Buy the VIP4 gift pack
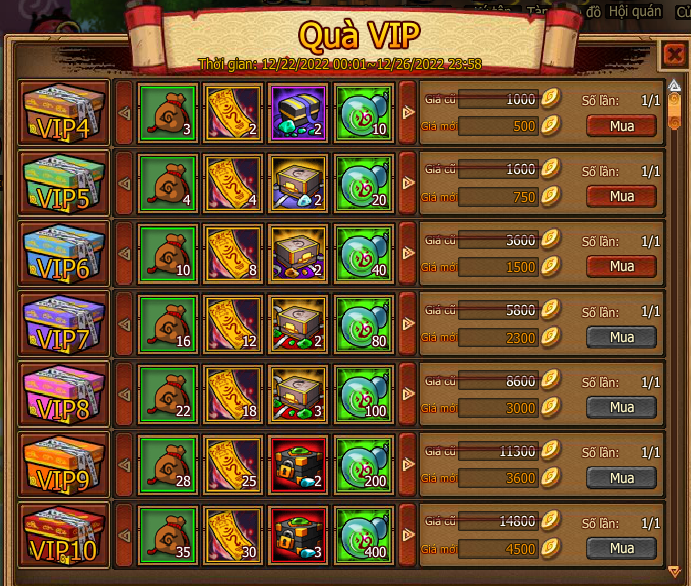This screenshot has height=586, width=691. tap(621, 125)
